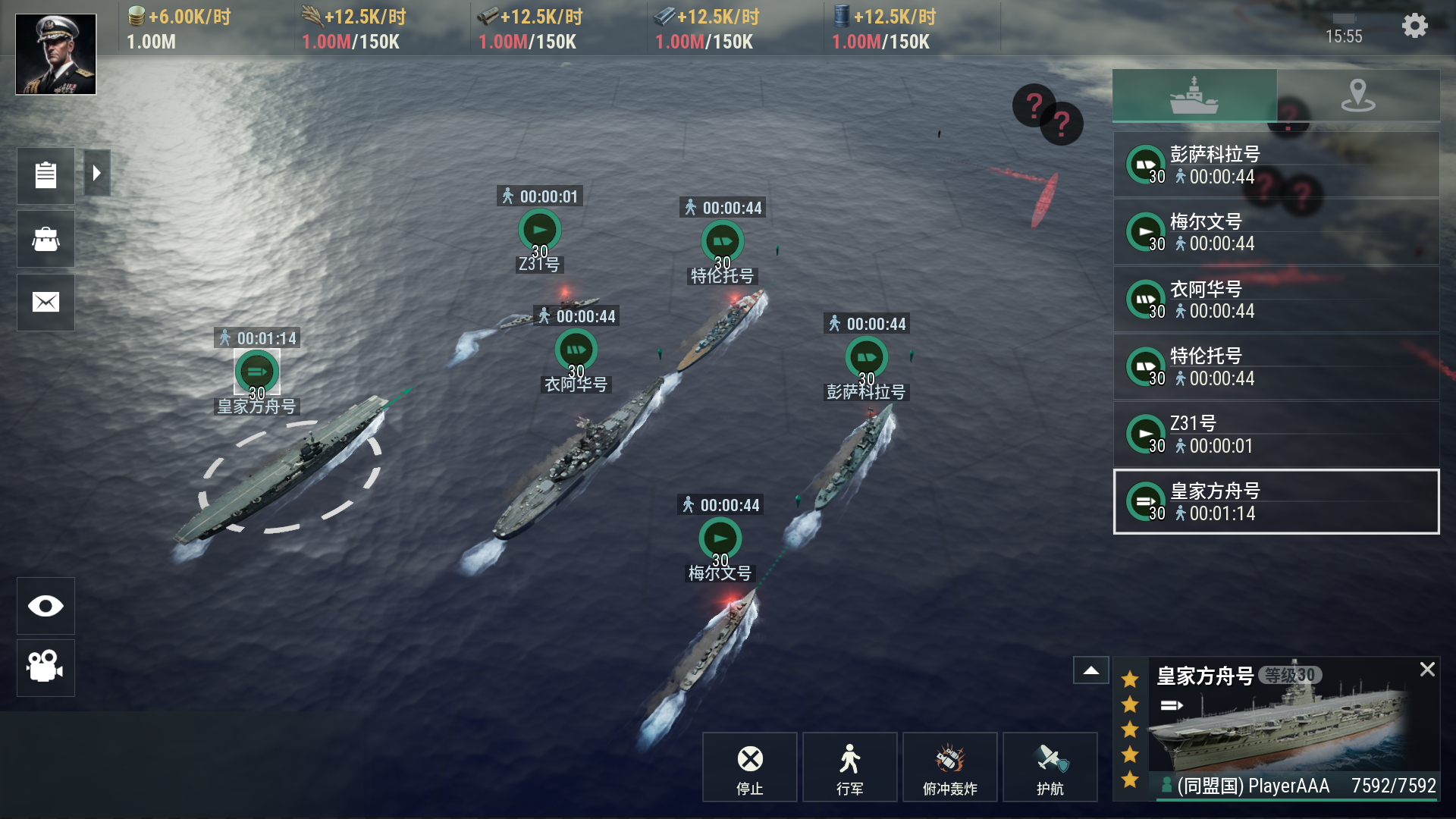Open the clipboard task list
Image resolution: width=1456 pixels, height=819 pixels.
(45, 175)
